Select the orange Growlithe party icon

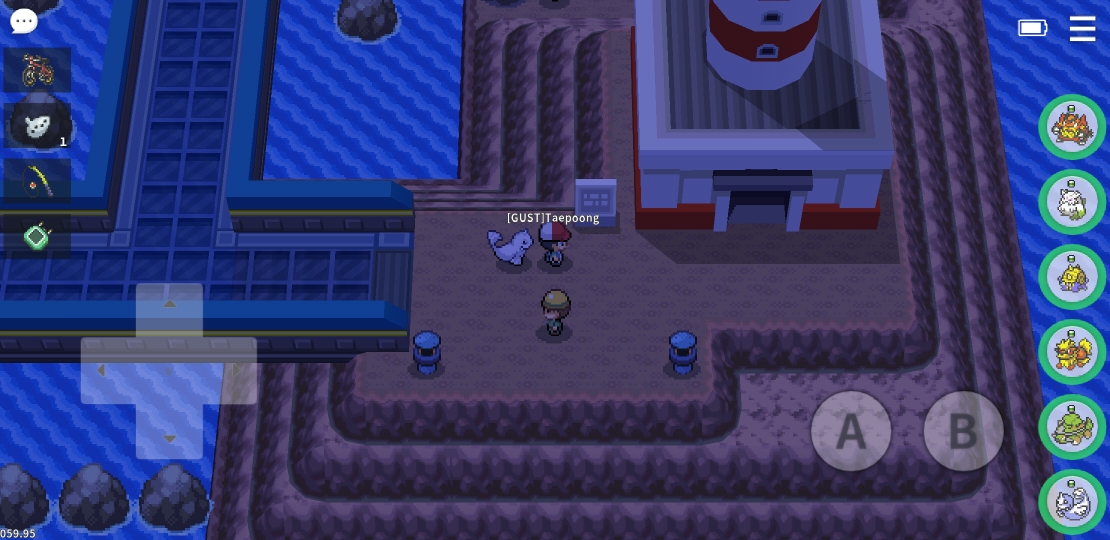(1072, 352)
